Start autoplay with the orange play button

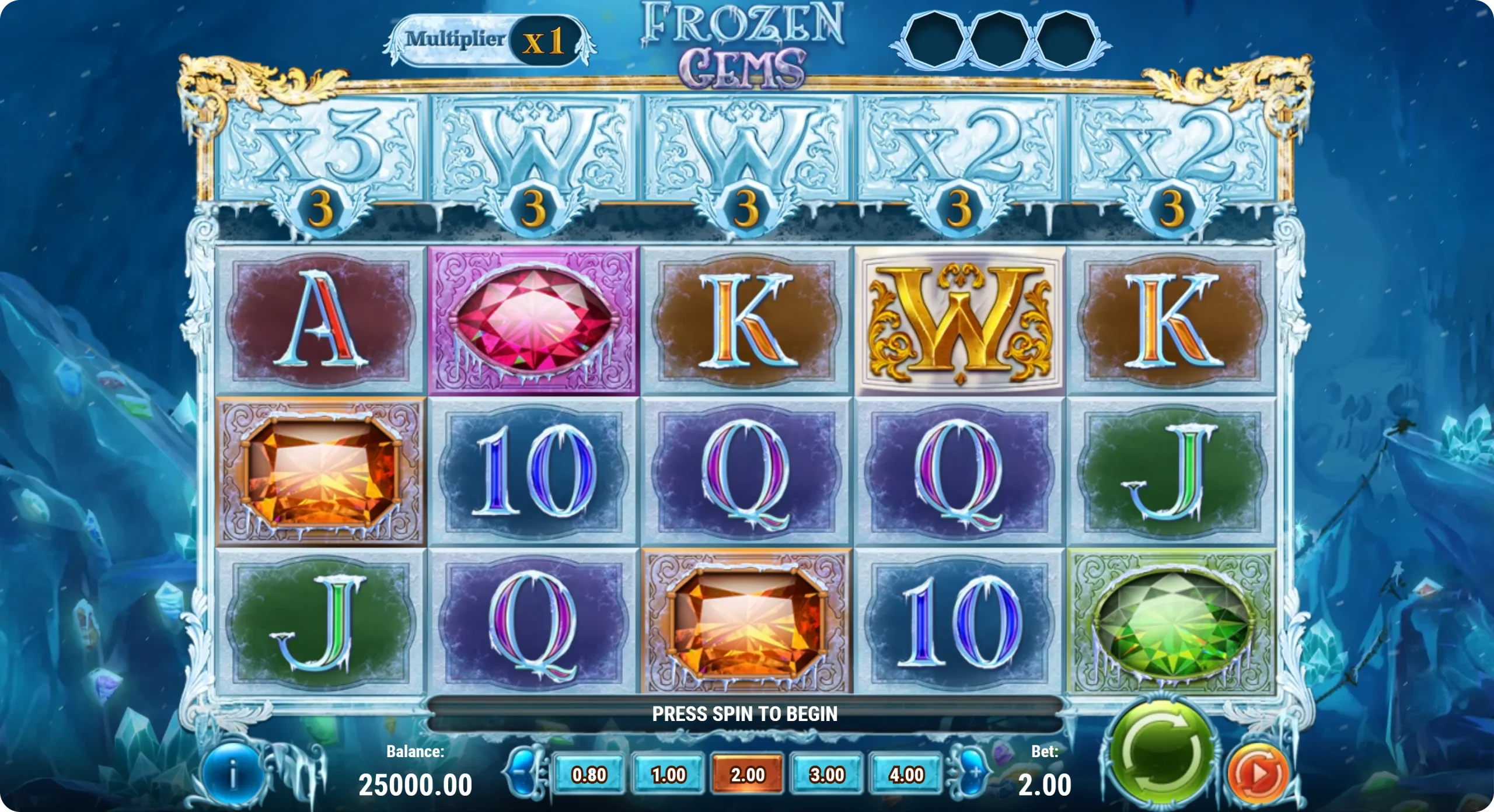coord(1258,773)
